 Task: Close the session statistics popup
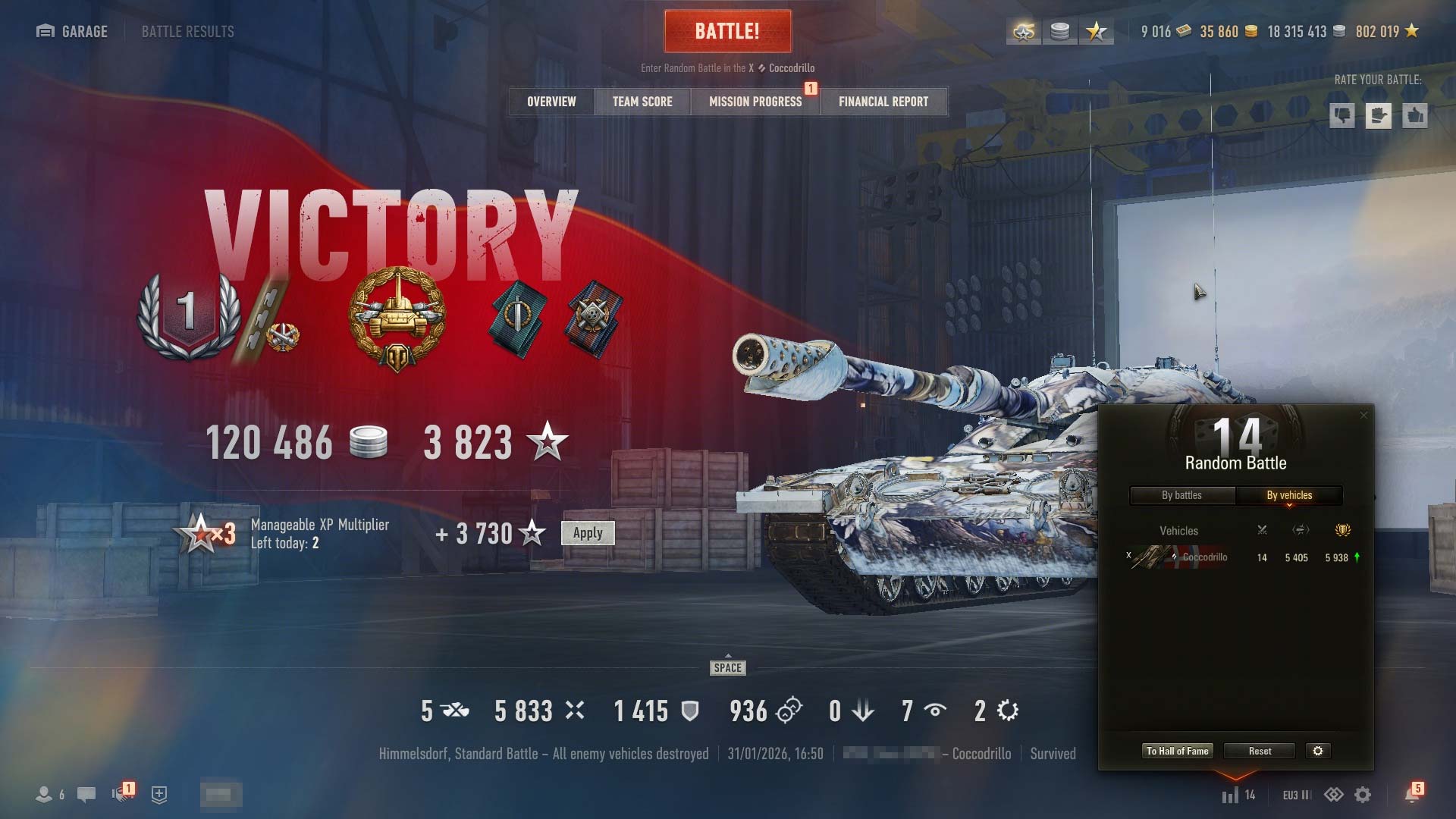1363,415
